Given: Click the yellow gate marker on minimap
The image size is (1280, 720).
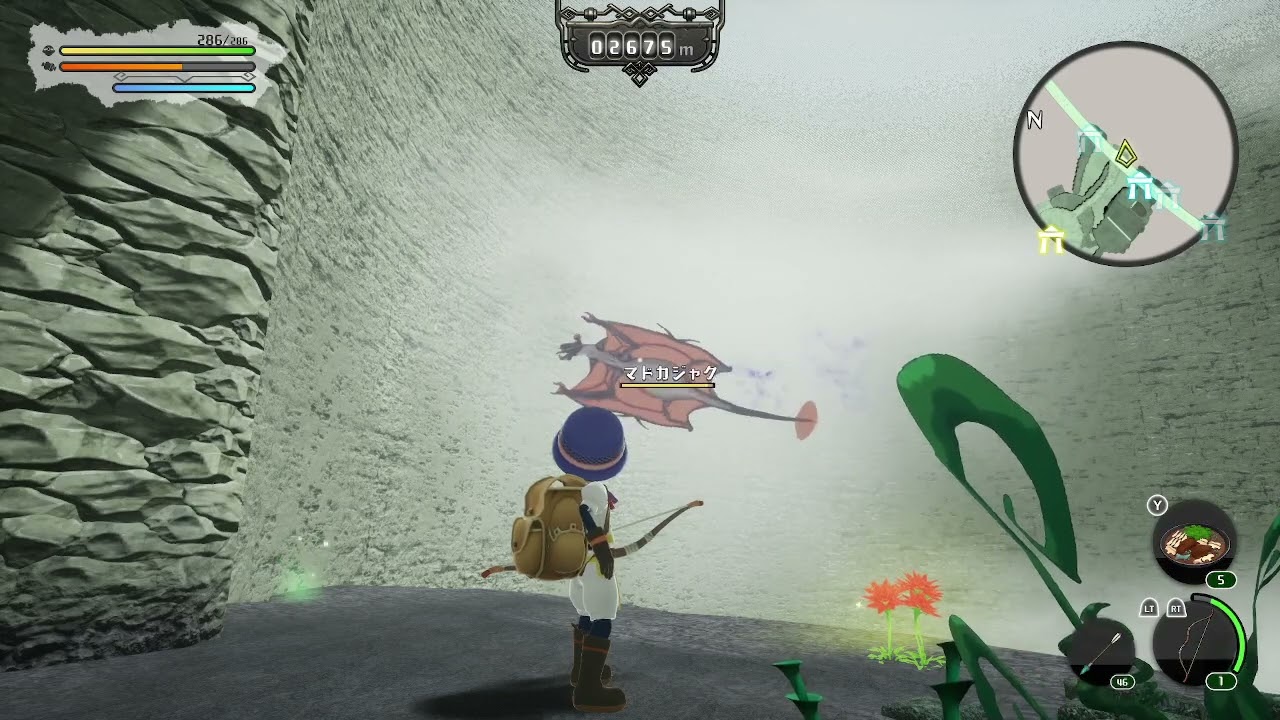Looking at the screenshot, I should tap(1051, 239).
